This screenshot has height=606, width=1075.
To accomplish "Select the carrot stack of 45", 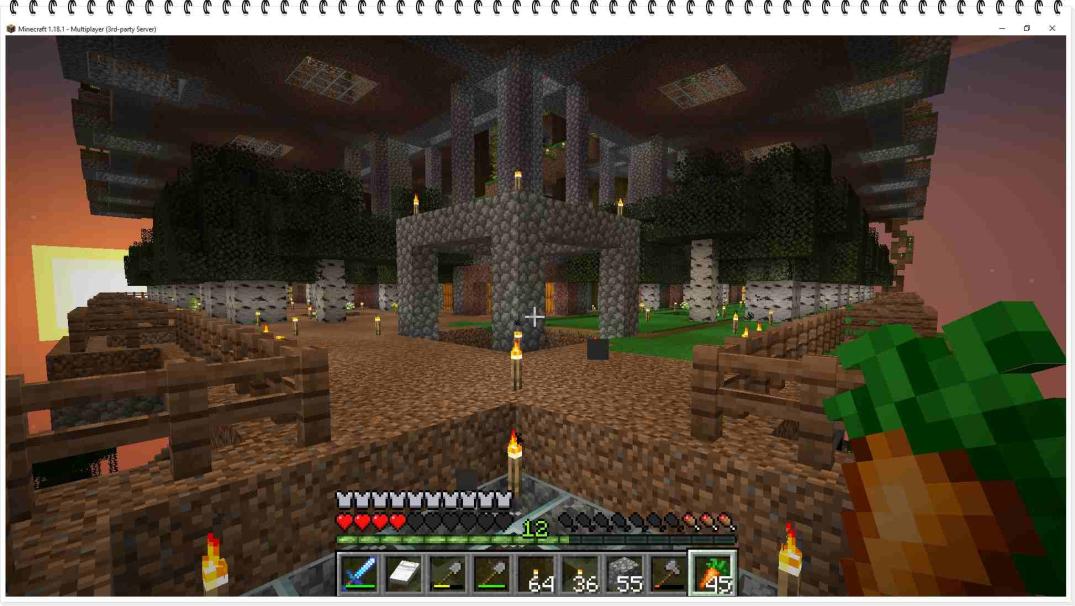I will click(714, 573).
